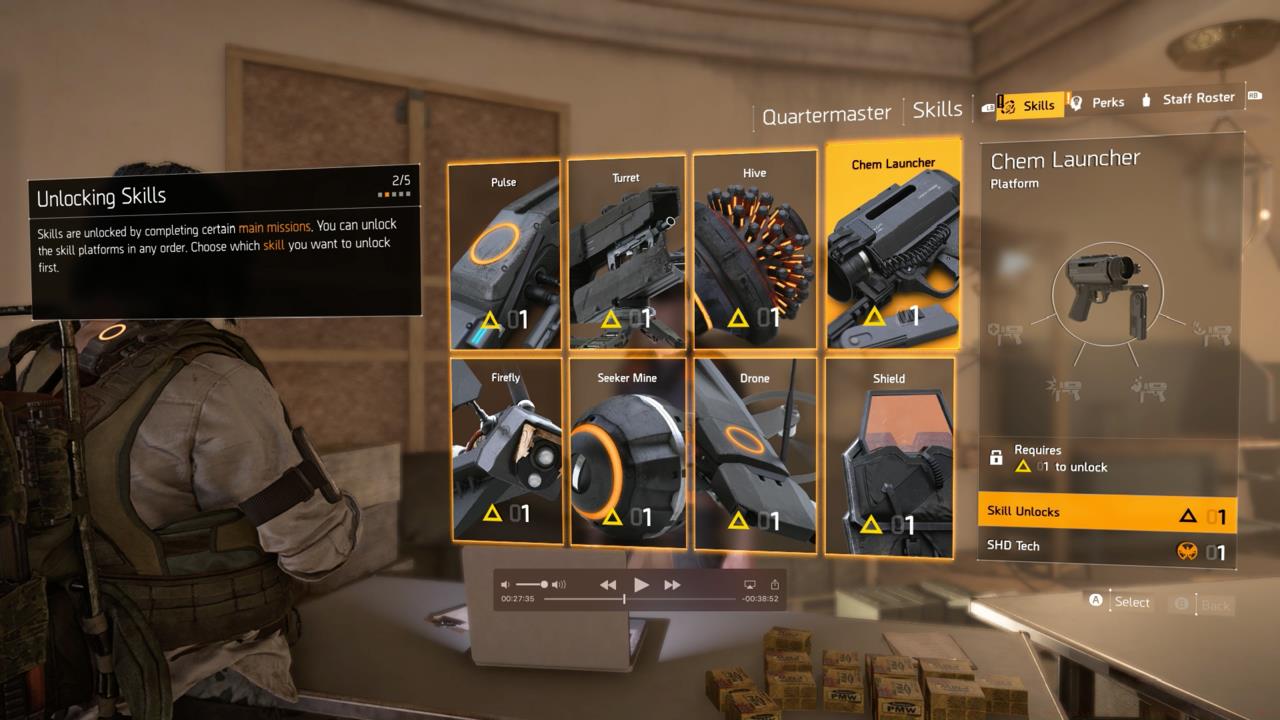The width and height of the screenshot is (1280, 720).
Task: Open the Staff Roster tab
Action: click(x=1197, y=97)
